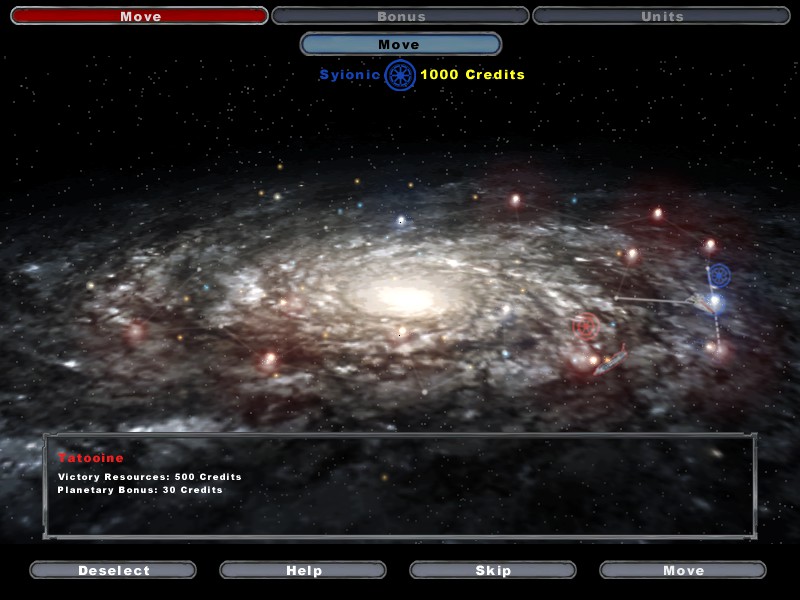Screen dimensions: 800x600
Task: Switch to the Bonus tab
Action: pos(400,16)
